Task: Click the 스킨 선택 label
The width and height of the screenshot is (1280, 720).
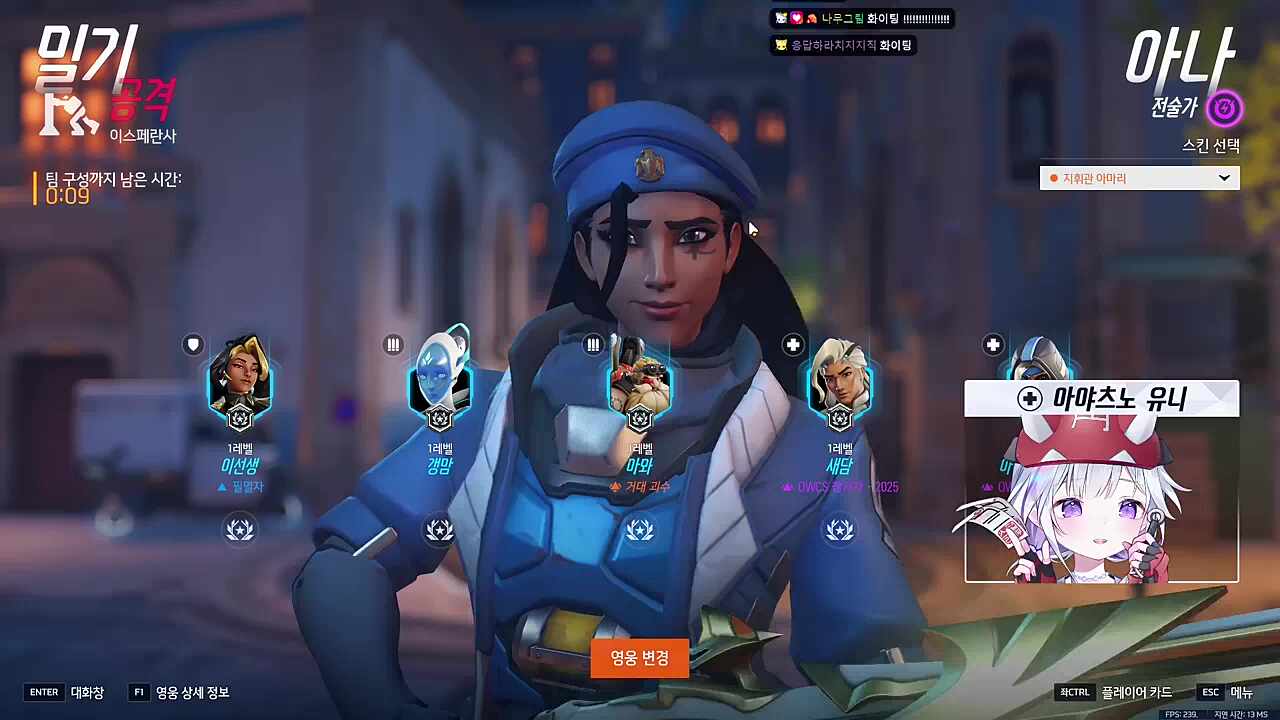Action: tap(1210, 146)
